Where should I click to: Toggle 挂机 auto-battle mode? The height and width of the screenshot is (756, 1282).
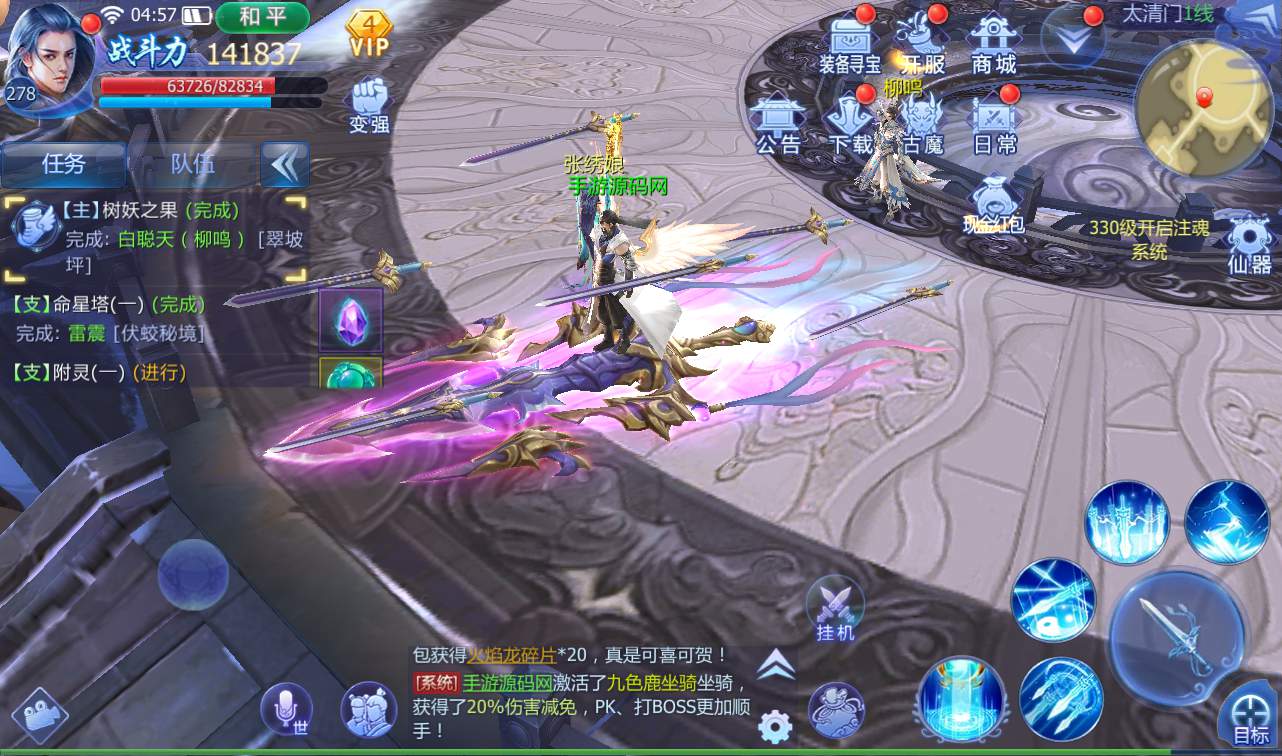(x=835, y=609)
